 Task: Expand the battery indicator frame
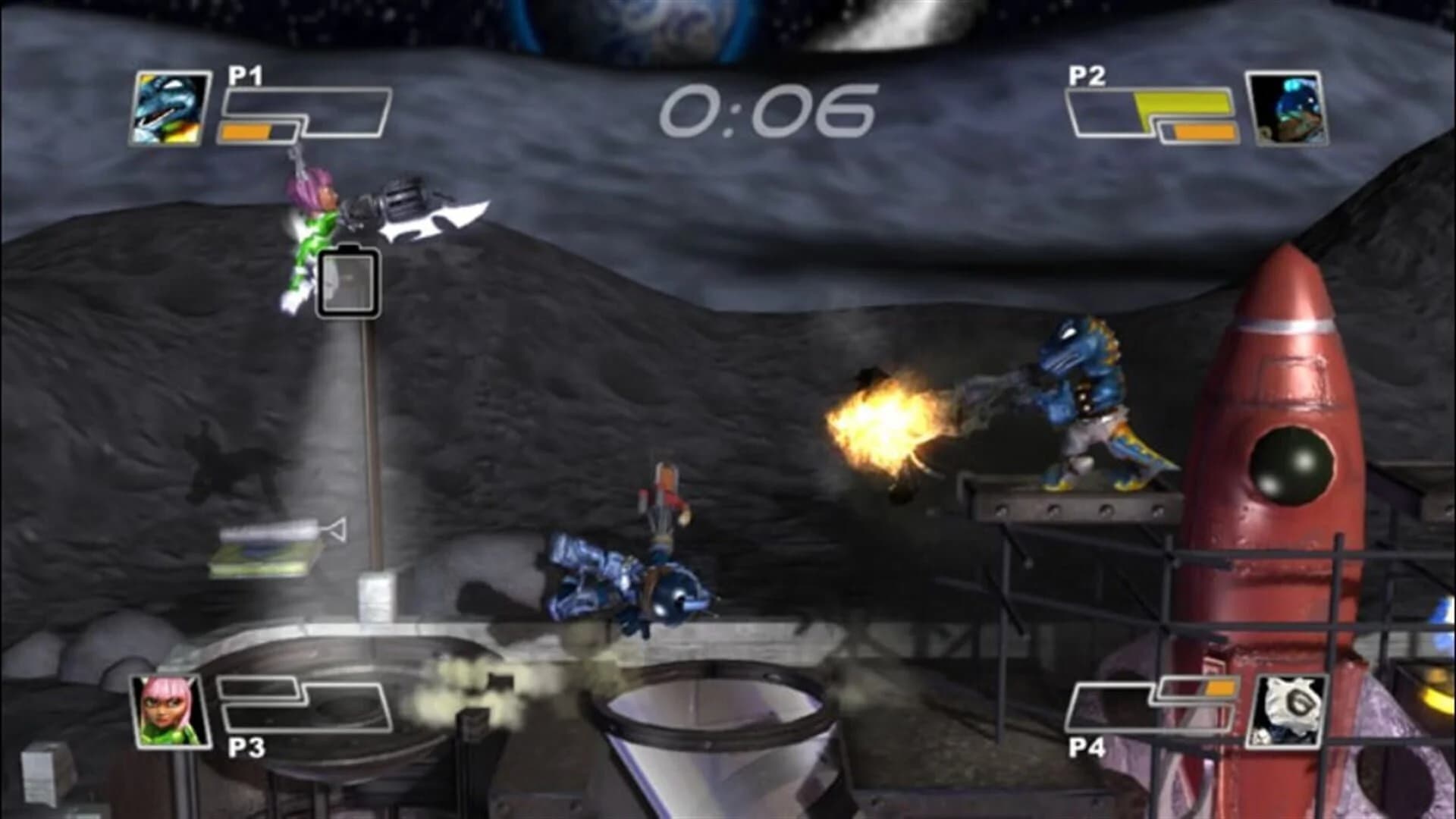(347, 282)
